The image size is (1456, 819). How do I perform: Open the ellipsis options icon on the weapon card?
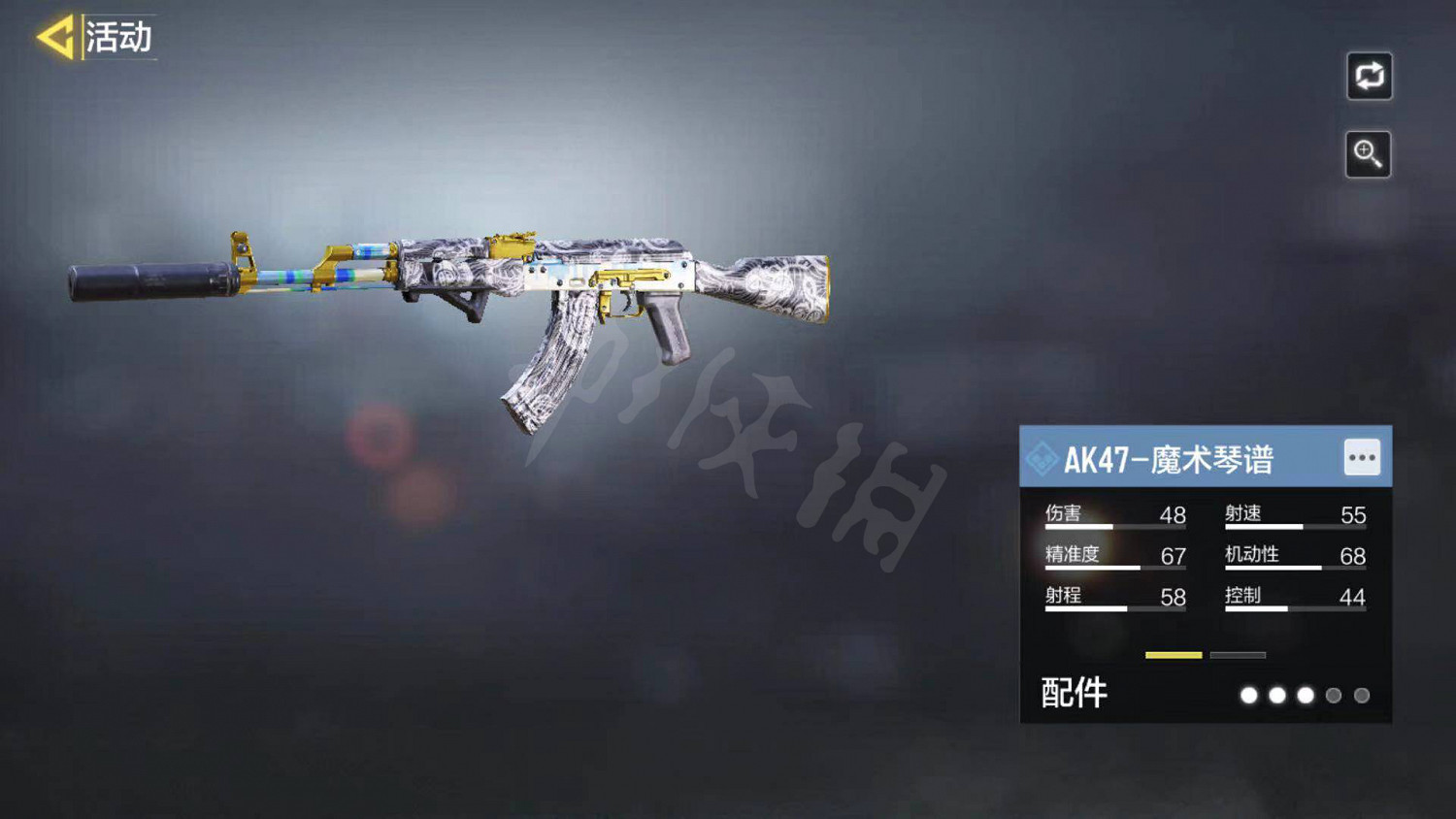pos(1363,455)
